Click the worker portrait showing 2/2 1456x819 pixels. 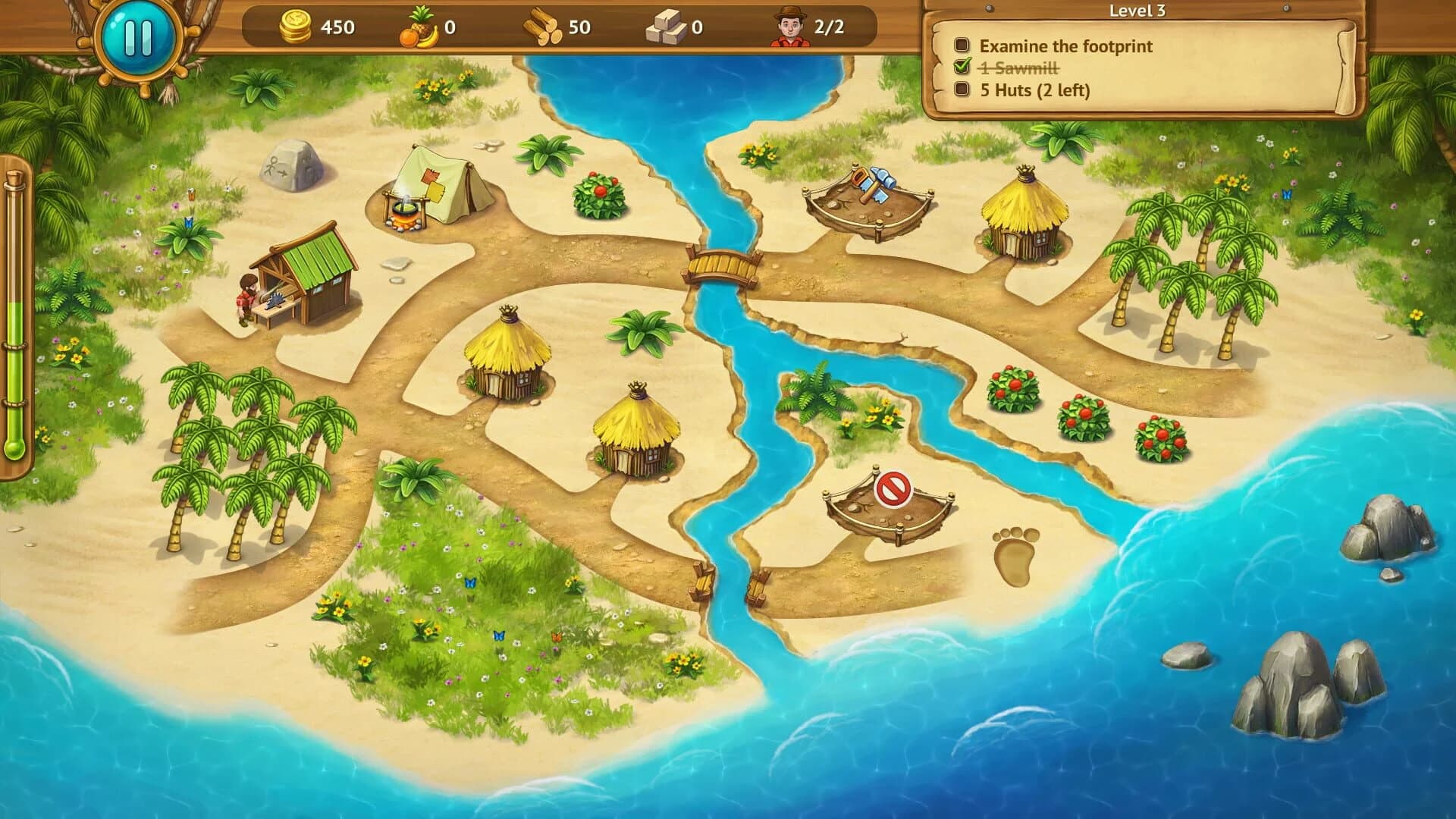pos(791,25)
